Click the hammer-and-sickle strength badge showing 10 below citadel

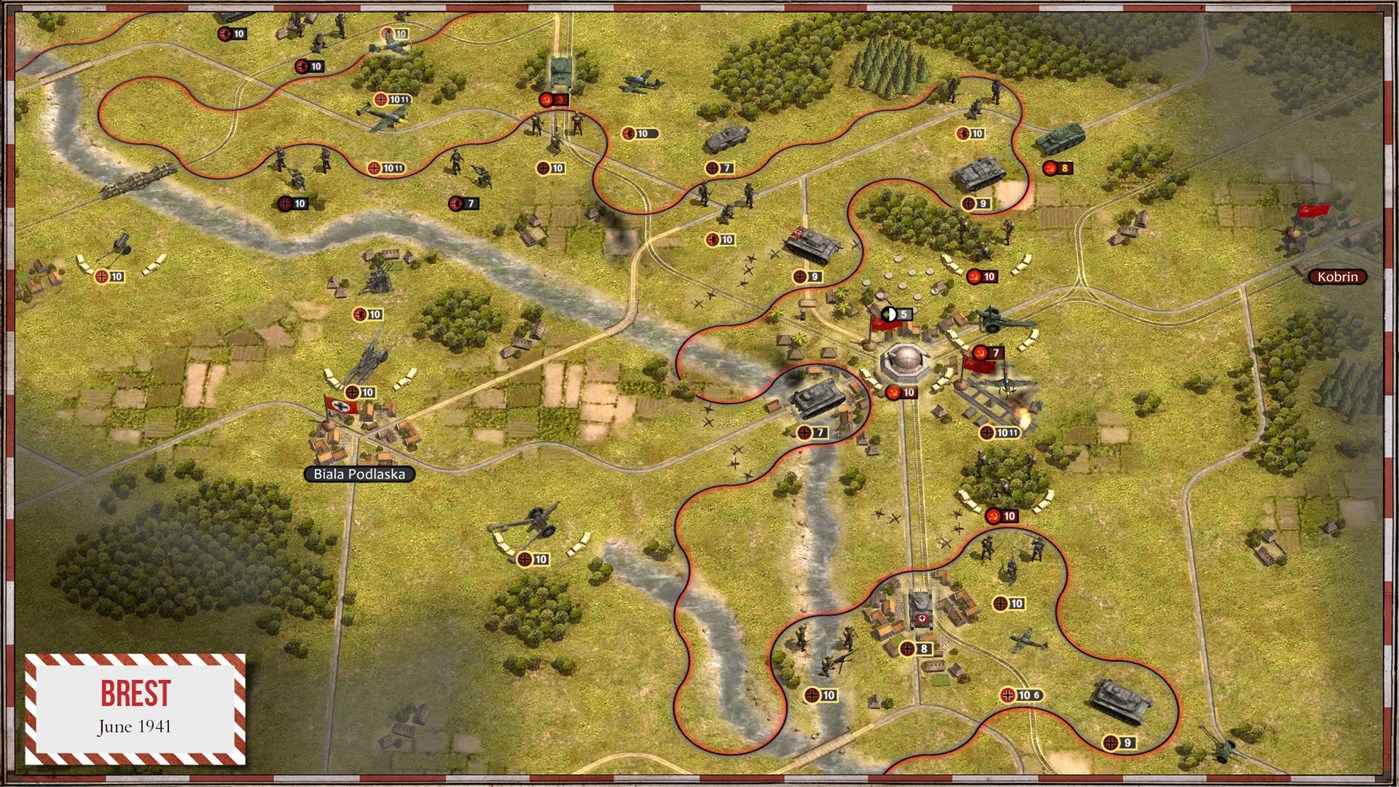[903, 392]
